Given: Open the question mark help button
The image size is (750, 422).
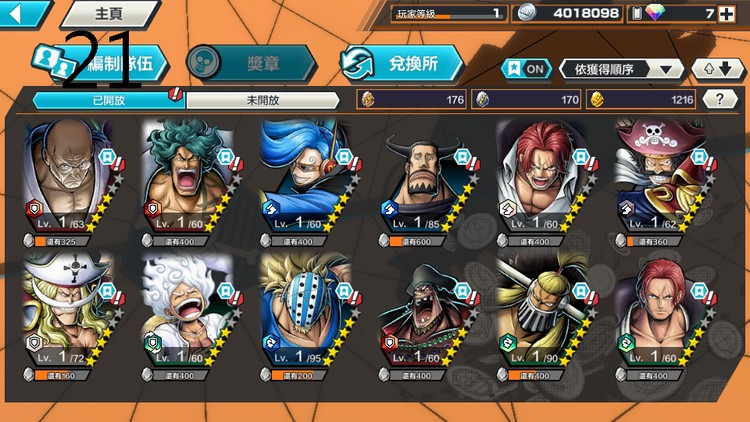Looking at the screenshot, I should [719, 99].
